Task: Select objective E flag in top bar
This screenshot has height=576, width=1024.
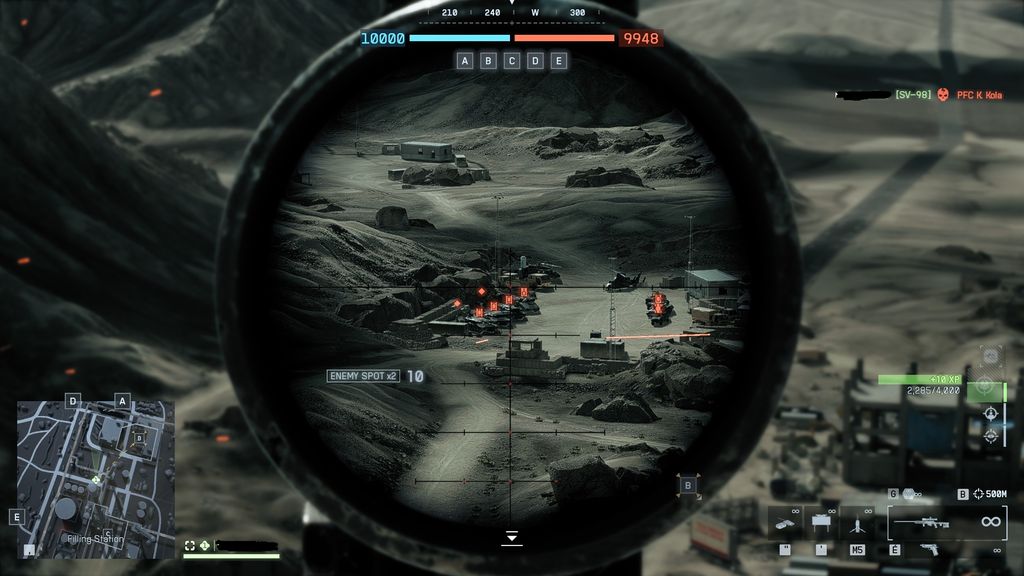Action: 559,61
